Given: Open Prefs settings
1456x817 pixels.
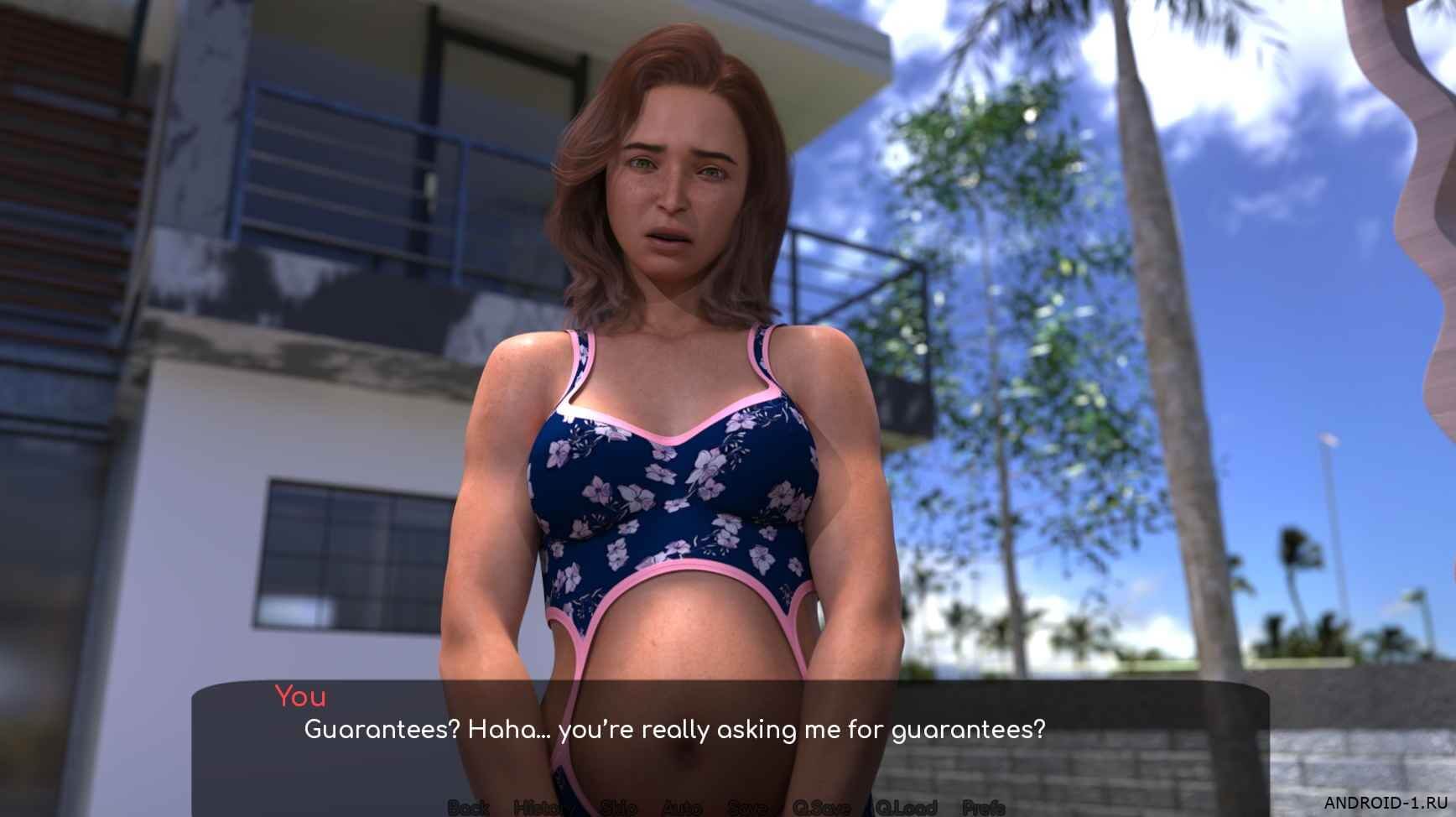Looking at the screenshot, I should (984, 808).
